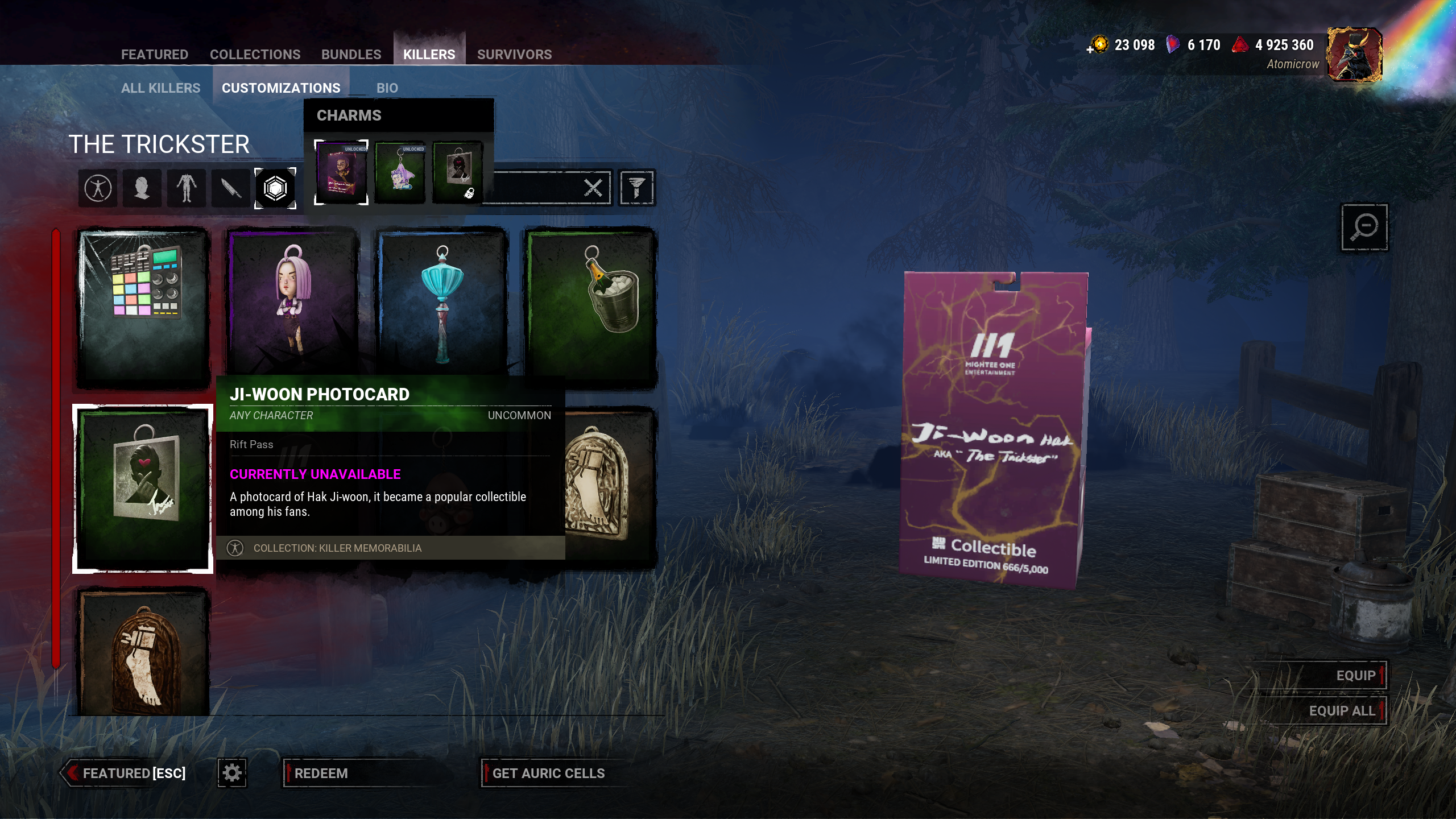
Task: Open the filter funnel options
Action: point(636,188)
